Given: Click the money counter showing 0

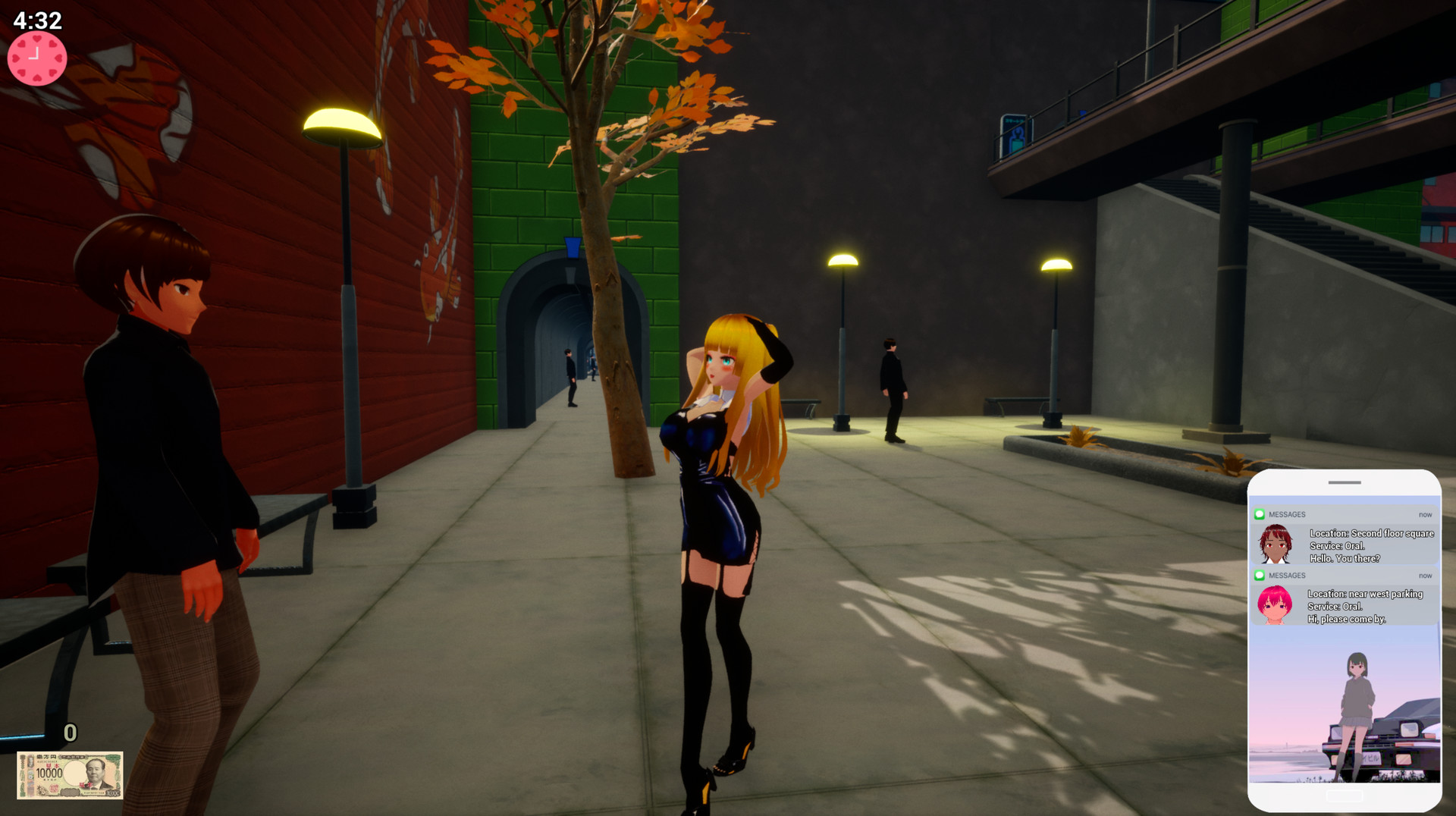Looking at the screenshot, I should coord(71,733).
